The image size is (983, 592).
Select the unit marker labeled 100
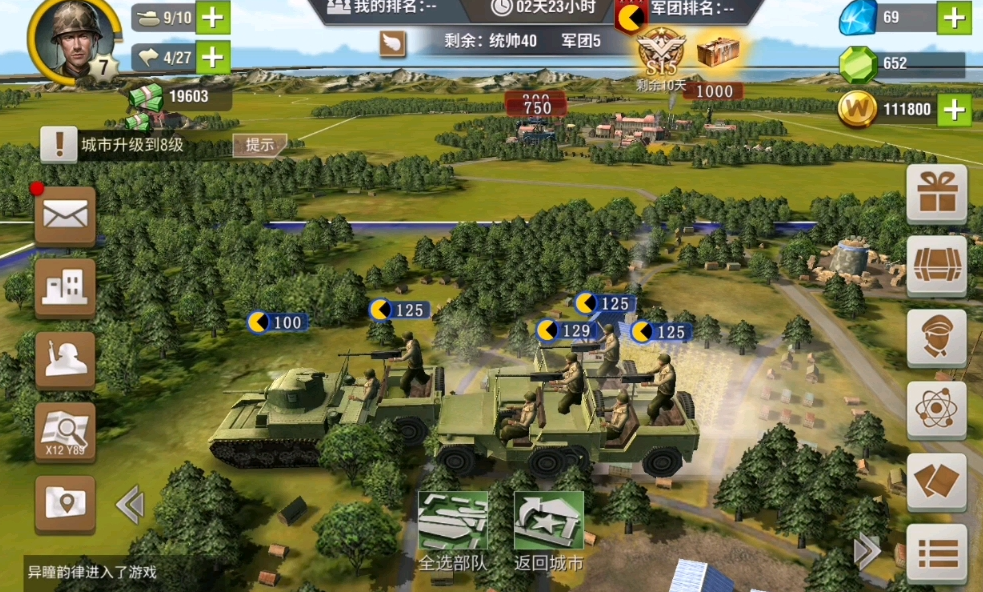tap(277, 322)
